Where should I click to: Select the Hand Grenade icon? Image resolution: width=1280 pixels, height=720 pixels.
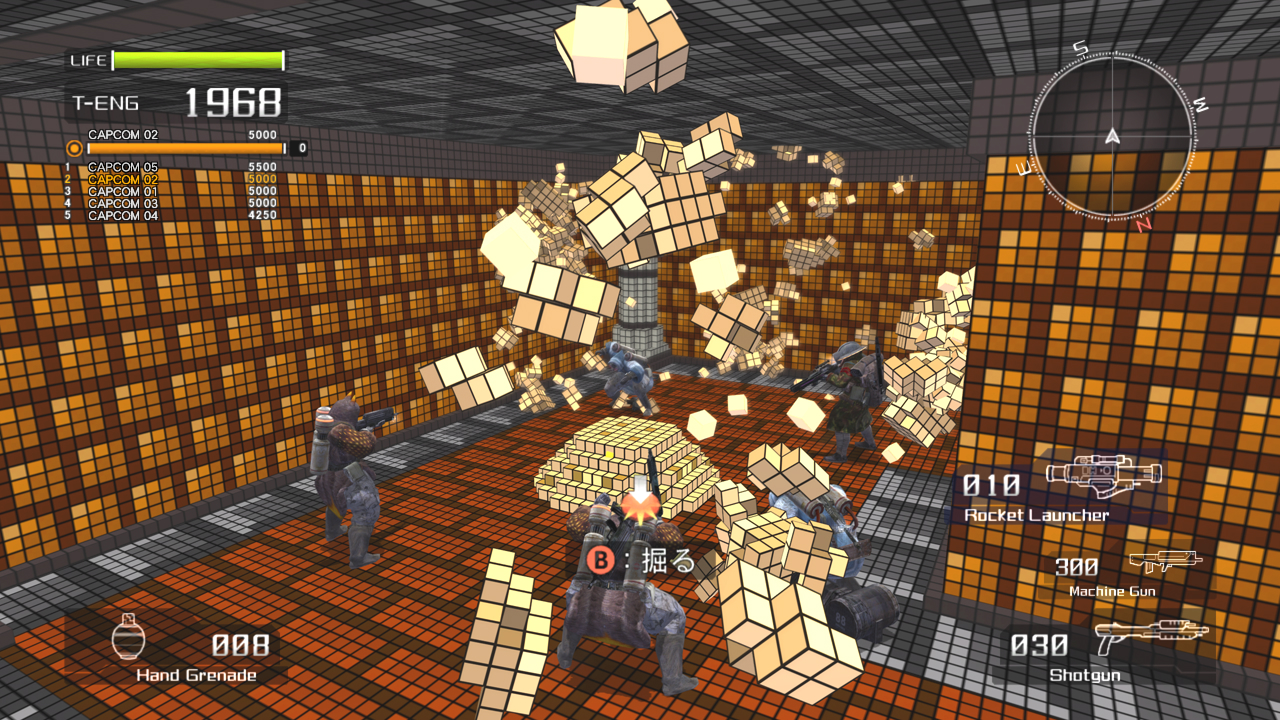coord(128,636)
